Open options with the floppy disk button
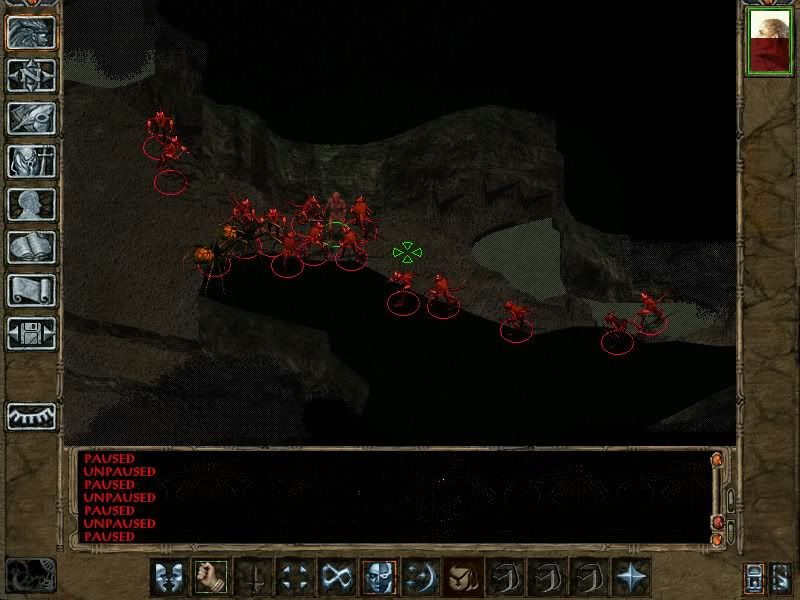Screen dimensions: 800x600 30,333
